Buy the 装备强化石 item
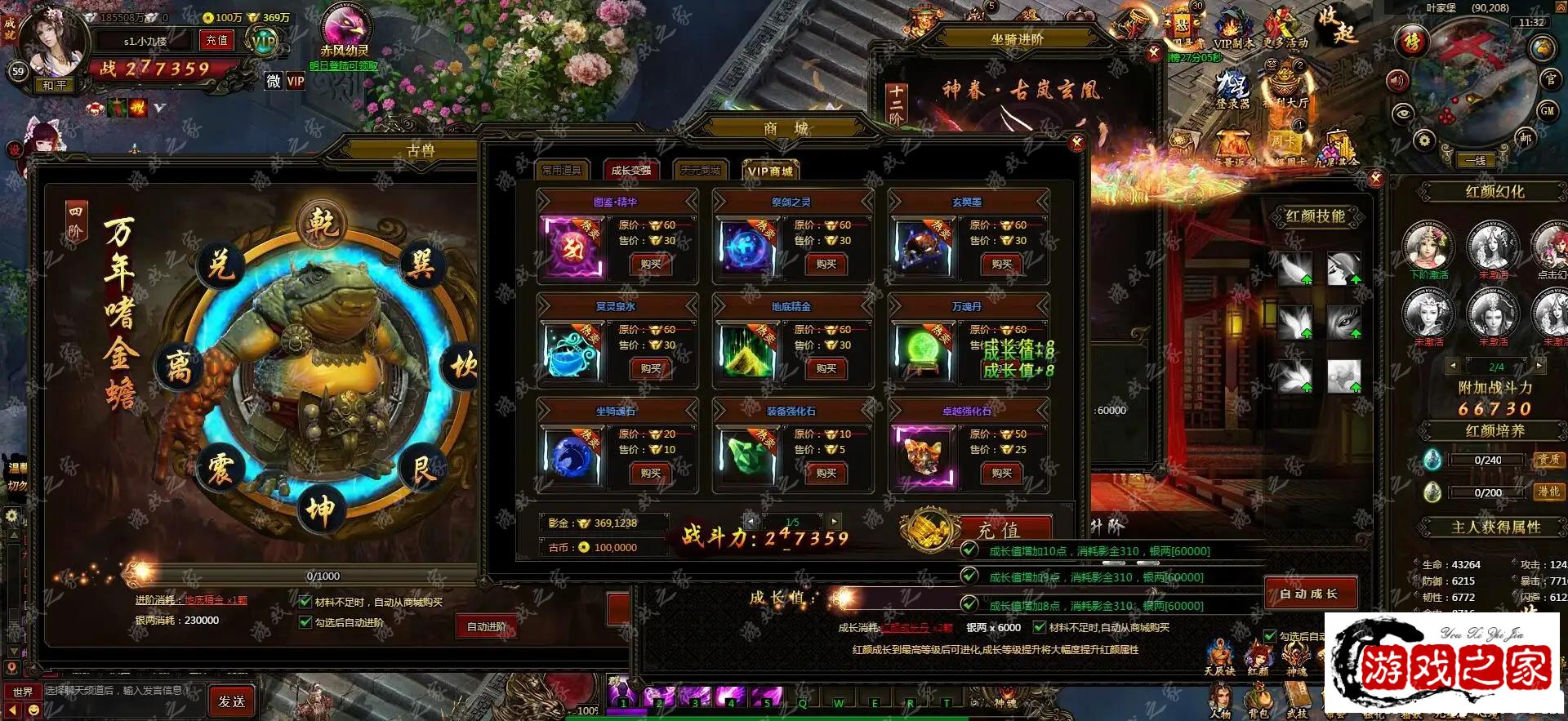The width and height of the screenshot is (1568, 721). coord(826,473)
